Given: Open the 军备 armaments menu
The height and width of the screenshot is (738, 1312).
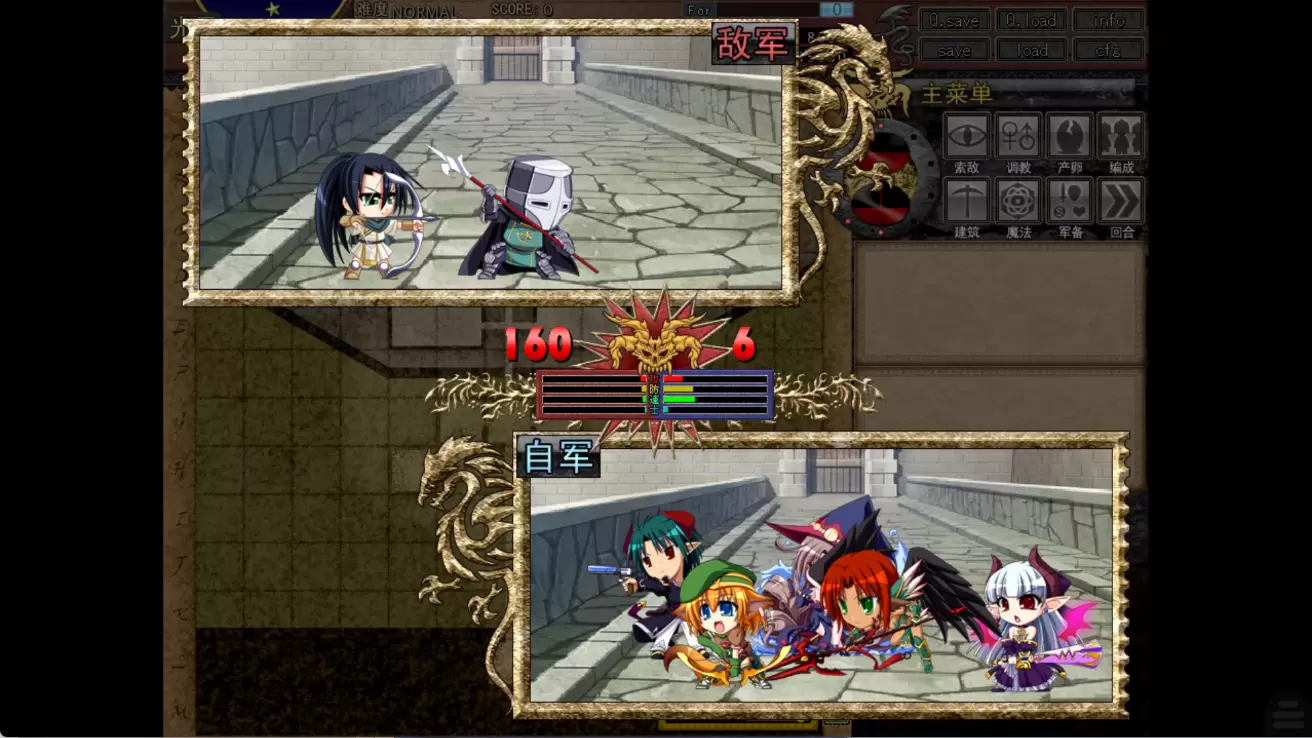Looking at the screenshot, I should [x=1070, y=201].
